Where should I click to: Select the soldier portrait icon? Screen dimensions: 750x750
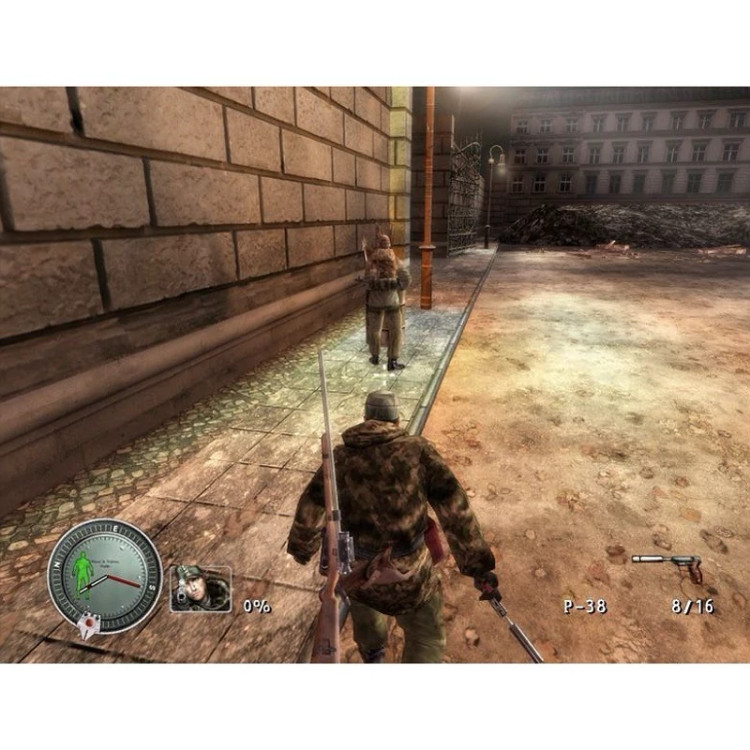point(200,588)
